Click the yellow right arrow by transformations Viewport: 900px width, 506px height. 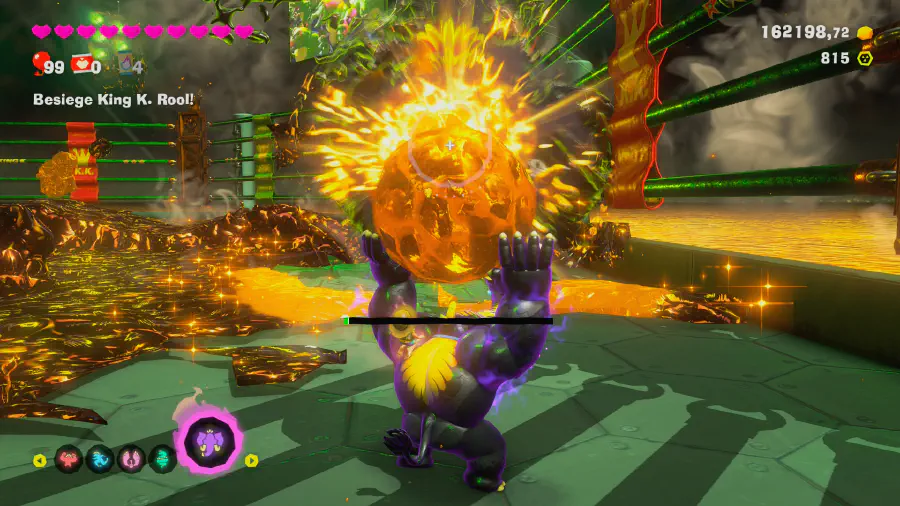[x=252, y=460]
